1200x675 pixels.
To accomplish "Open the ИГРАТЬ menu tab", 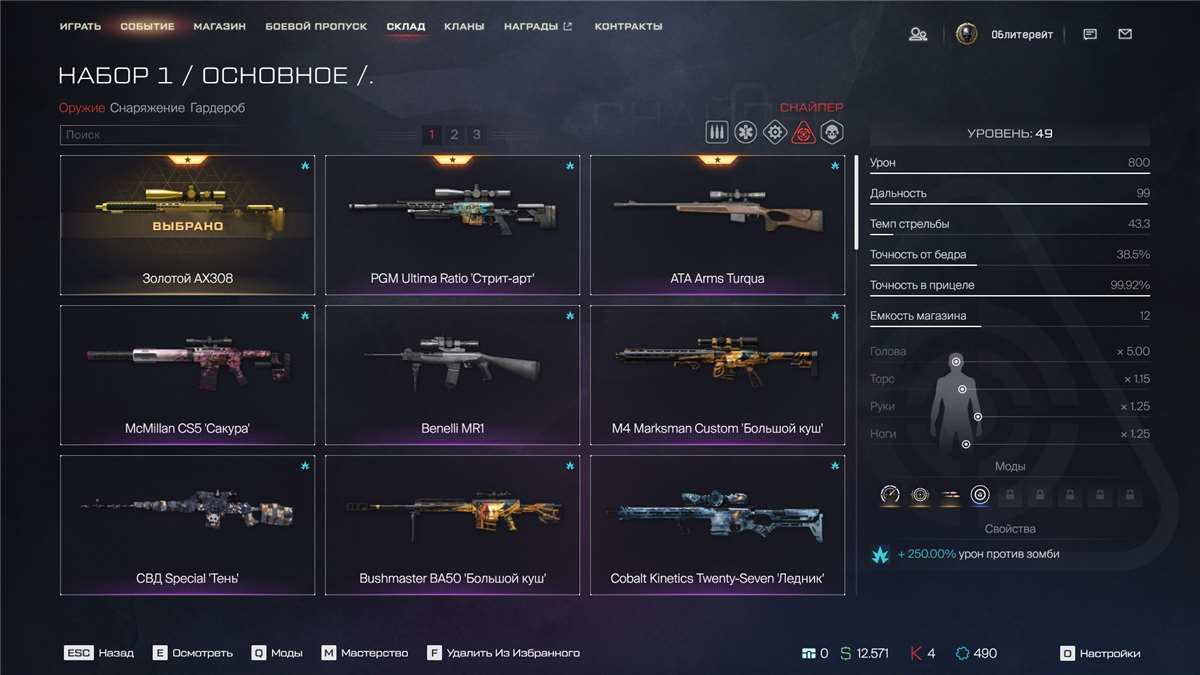I will pyautogui.click(x=80, y=26).
